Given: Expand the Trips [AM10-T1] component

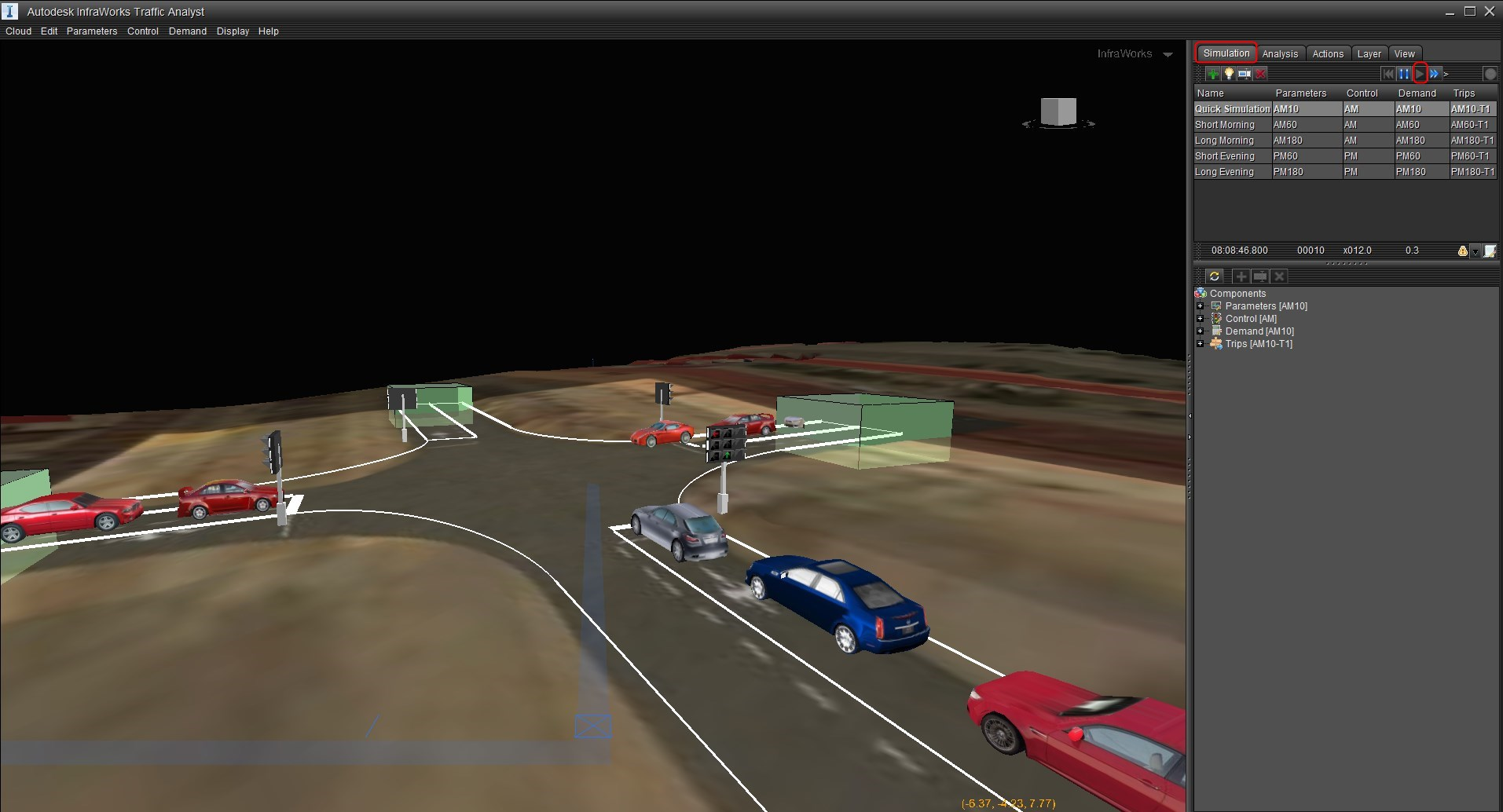Looking at the screenshot, I should pos(1201,344).
